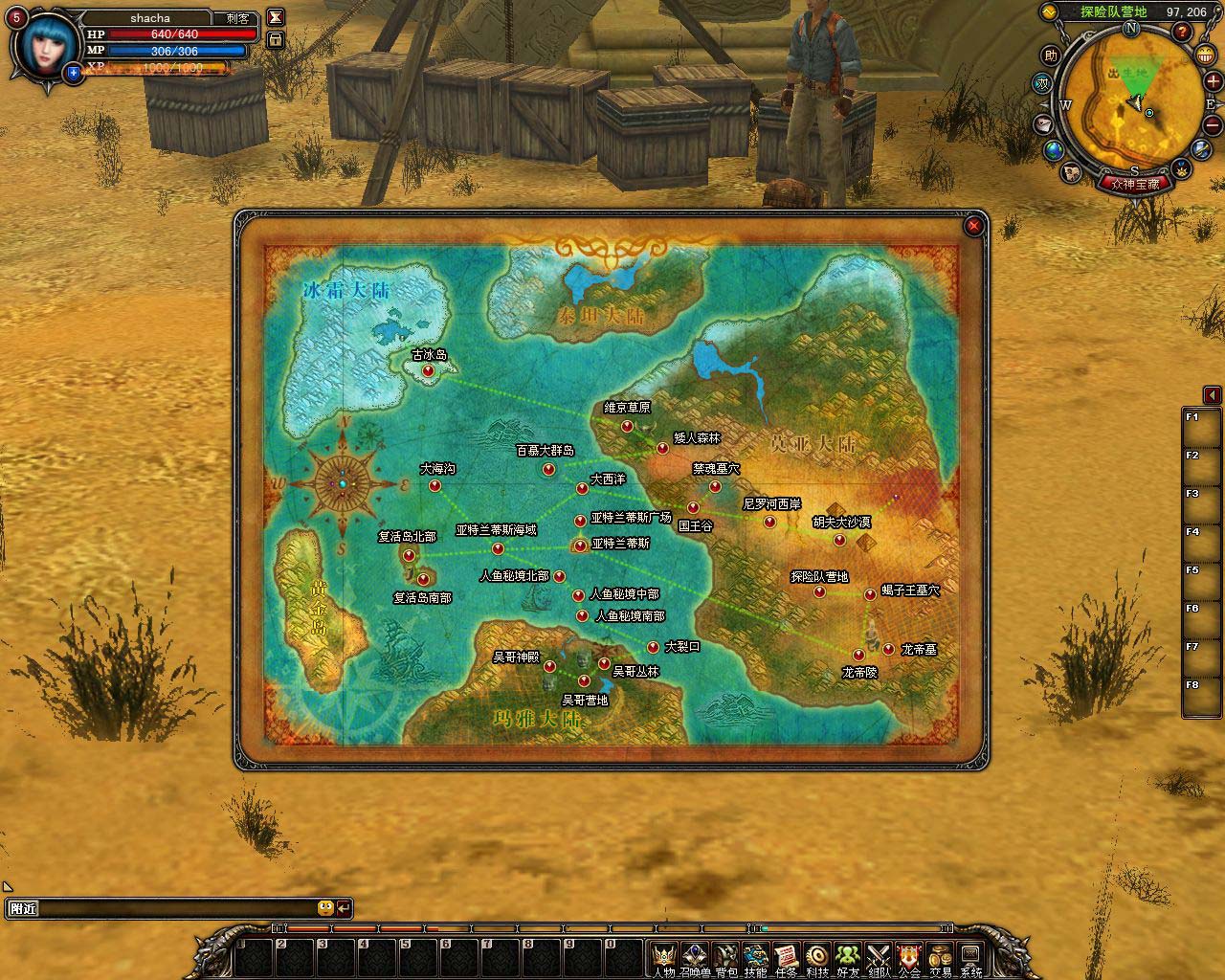
Task: Open the 任务 quest log
Action: tap(786, 956)
